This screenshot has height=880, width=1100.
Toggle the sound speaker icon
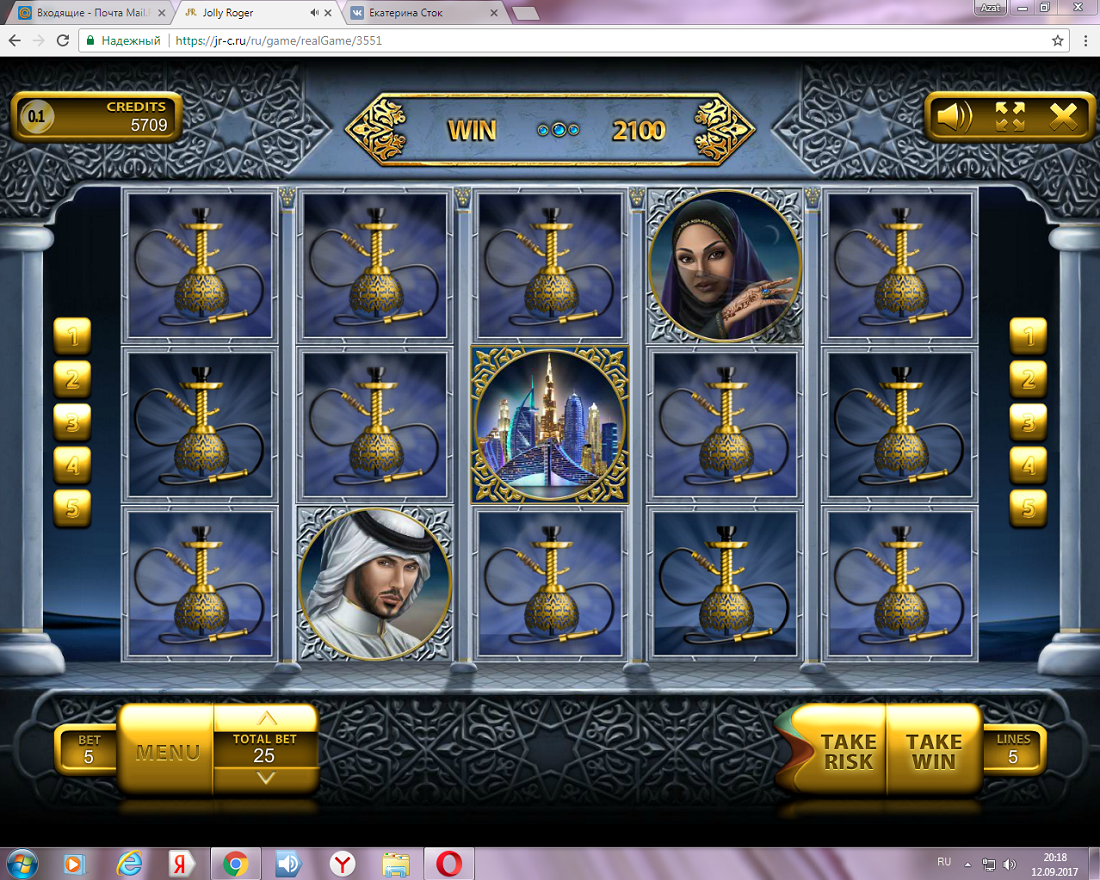pos(954,117)
